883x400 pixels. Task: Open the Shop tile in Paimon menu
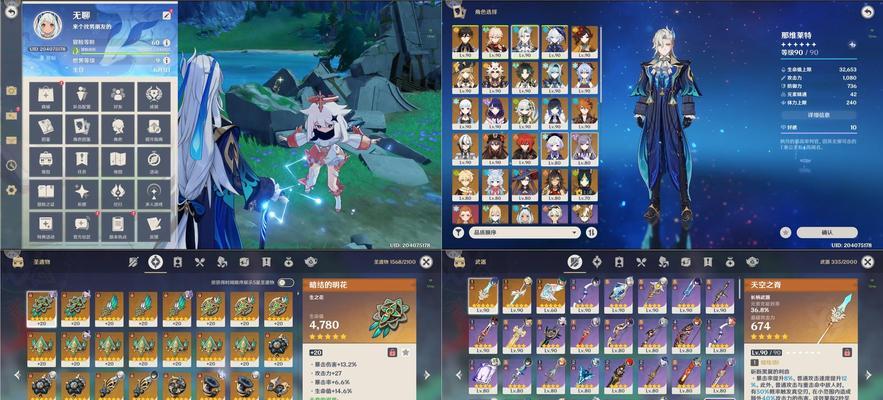[x=46, y=95]
